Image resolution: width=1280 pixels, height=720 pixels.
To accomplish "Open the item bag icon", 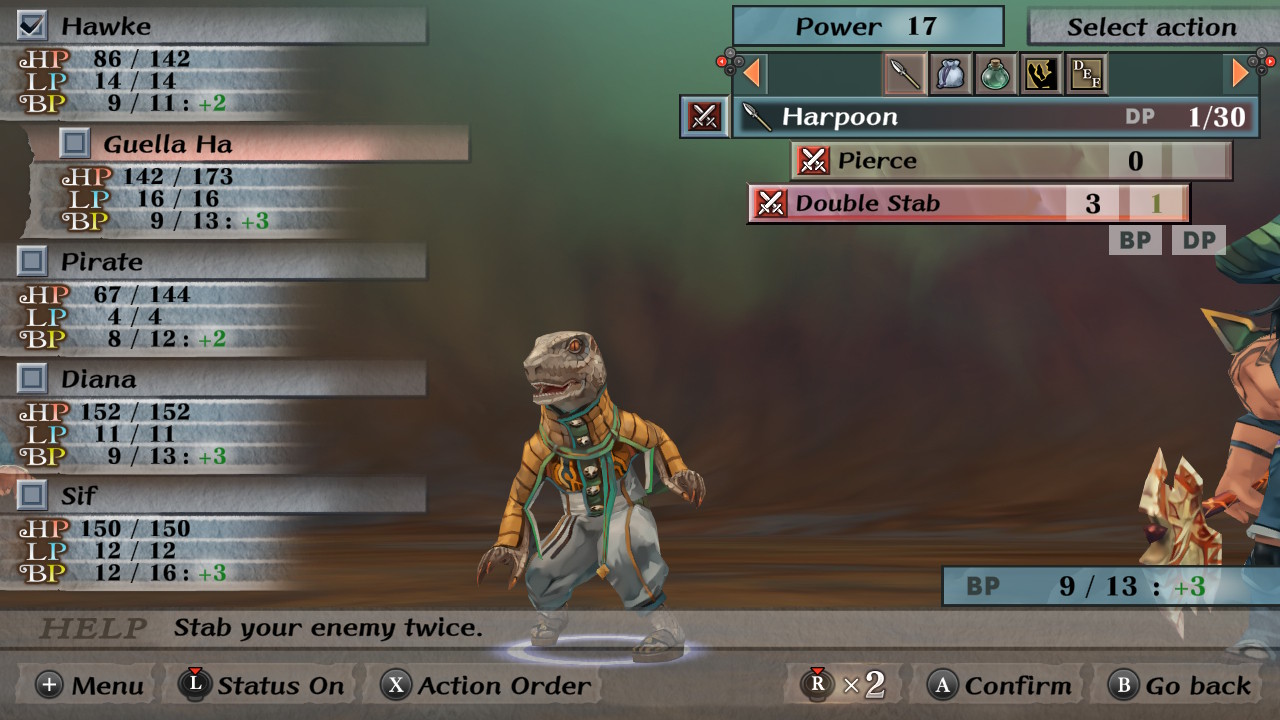I will [x=950, y=74].
